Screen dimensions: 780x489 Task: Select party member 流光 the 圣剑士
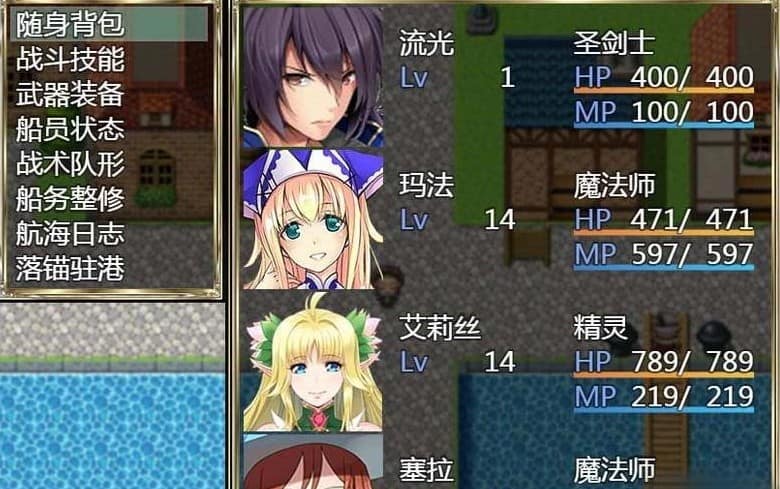coord(500,77)
